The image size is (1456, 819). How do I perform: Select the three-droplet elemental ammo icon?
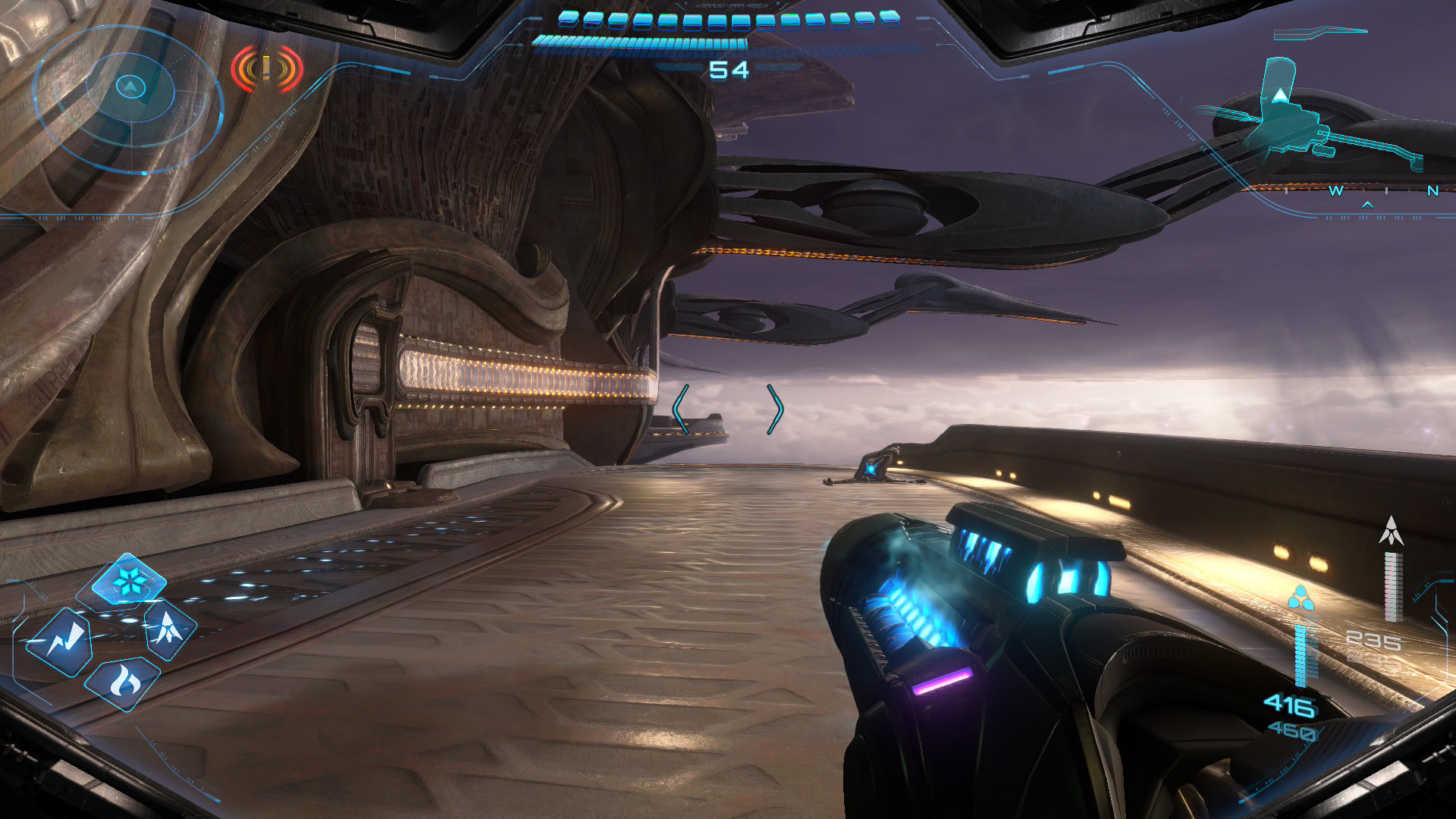tap(1301, 598)
